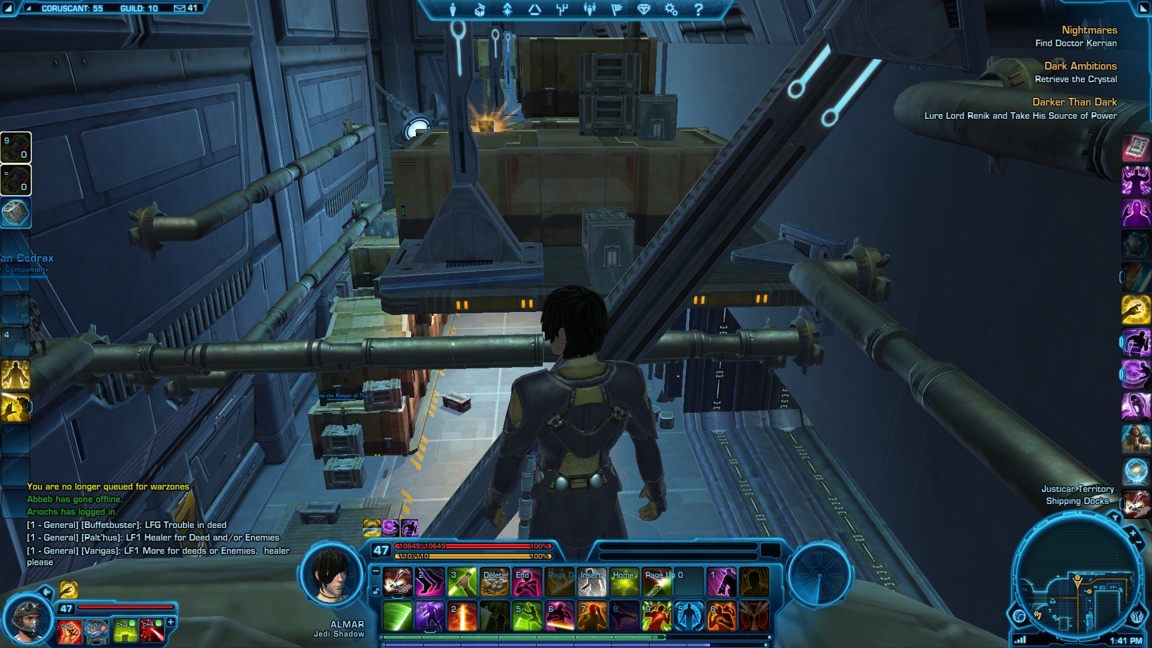Open the gear-shaped preferences menu

(671, 10)
